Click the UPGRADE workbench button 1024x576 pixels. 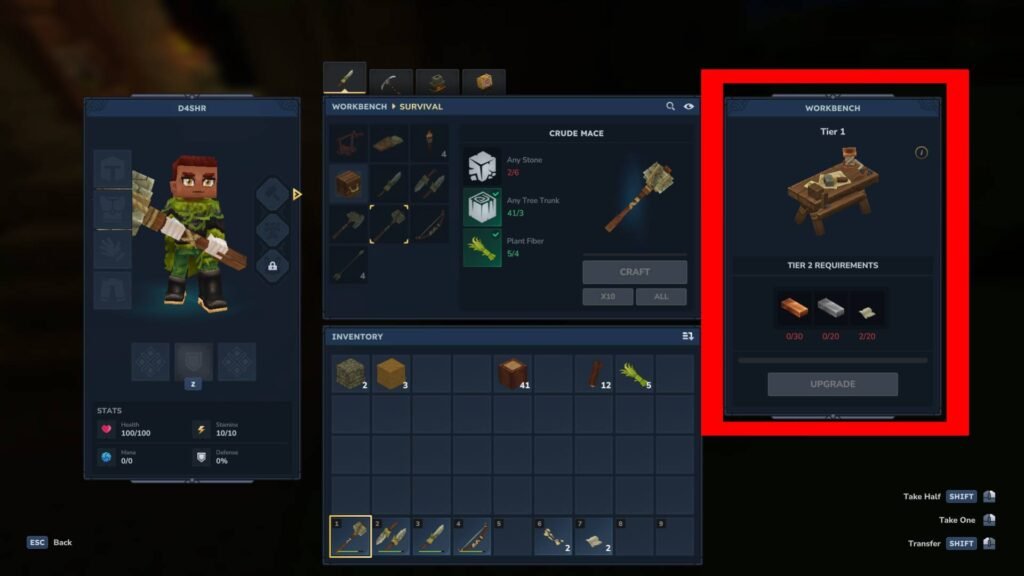click(x=832, y=384)
